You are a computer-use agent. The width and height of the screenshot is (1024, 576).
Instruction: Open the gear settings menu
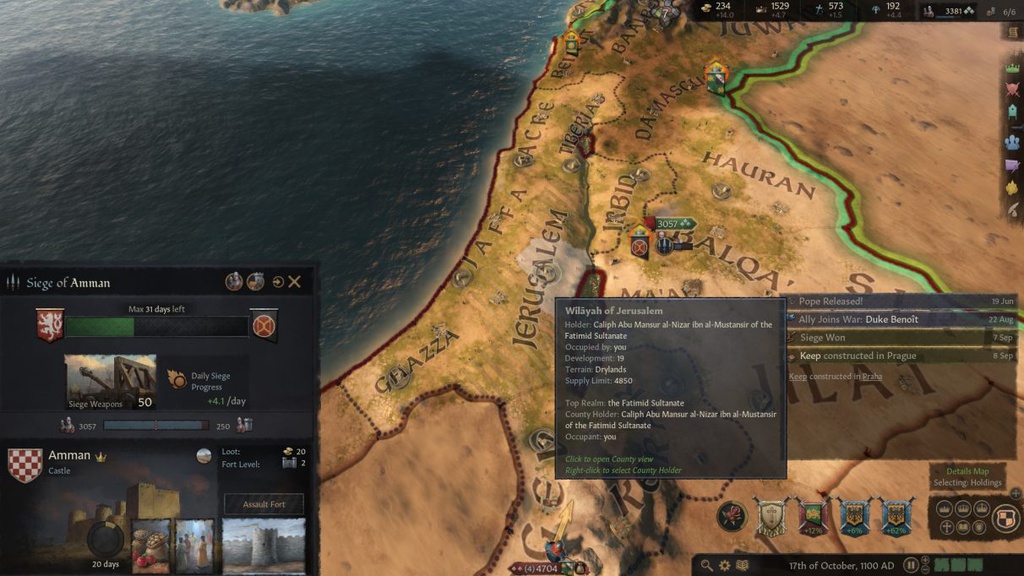[x=725, y=566]
